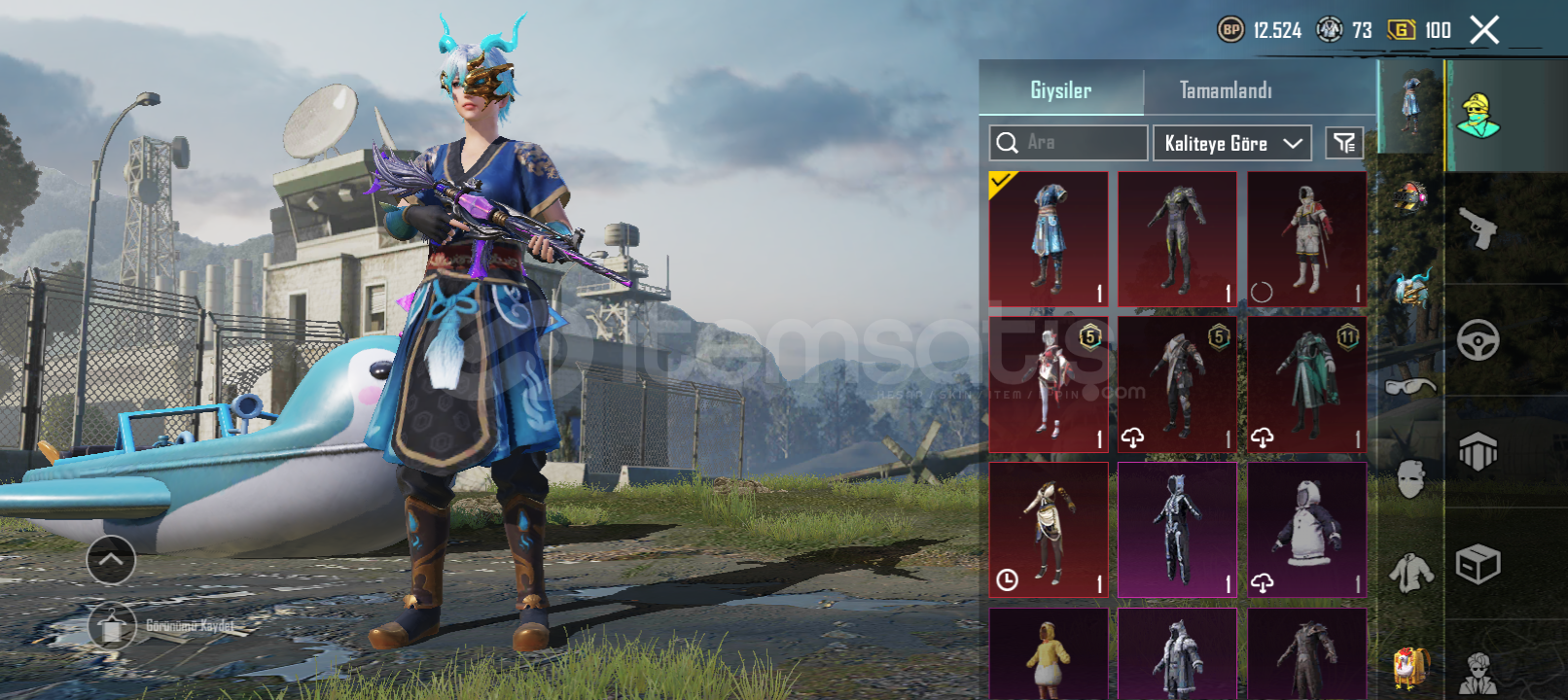
Task: Open the box crate category
Action: click(1478, 564)
